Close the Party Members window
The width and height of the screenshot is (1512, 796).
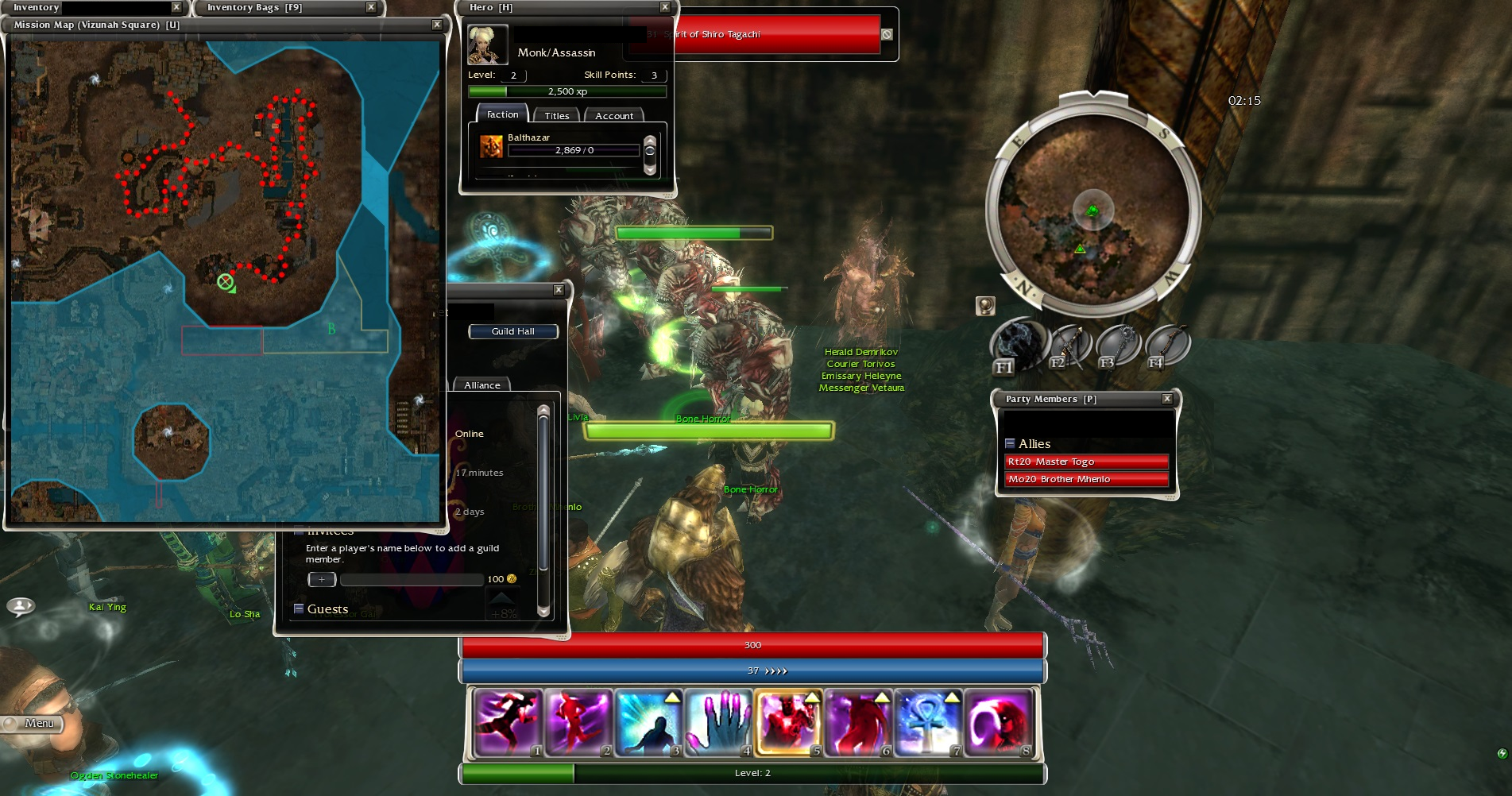coord(1166,399)
